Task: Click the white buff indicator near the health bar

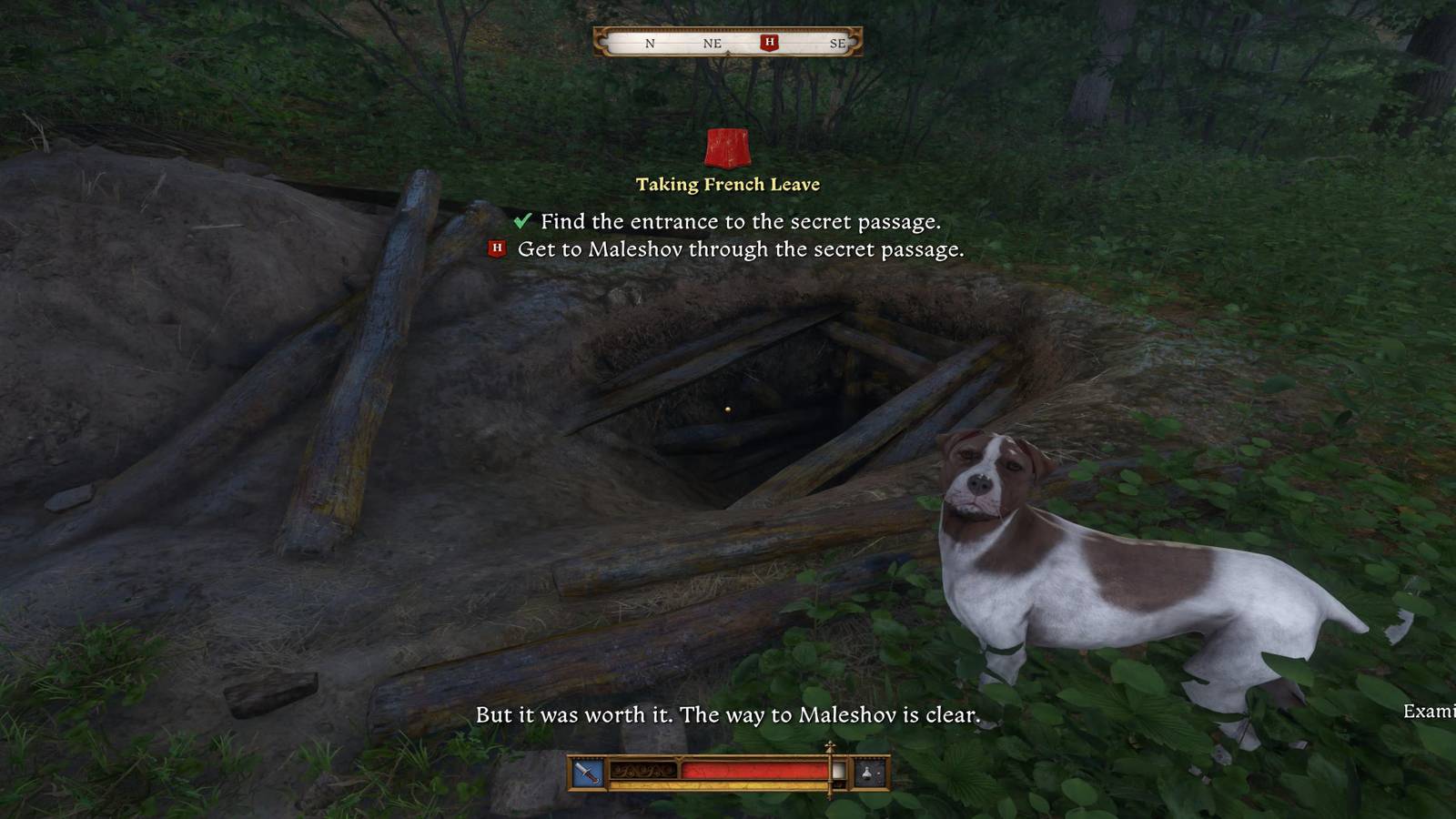Action: 839,771
